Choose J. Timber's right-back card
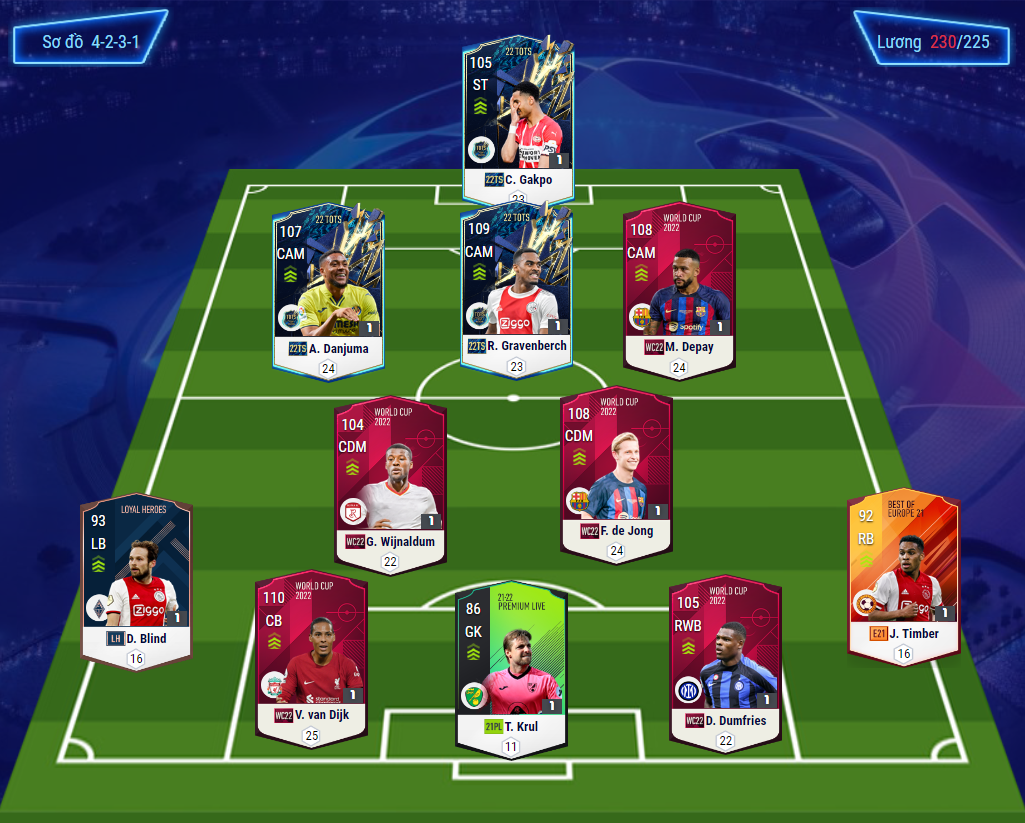This screenshot has width=1025, height=823. pos(903,575)
